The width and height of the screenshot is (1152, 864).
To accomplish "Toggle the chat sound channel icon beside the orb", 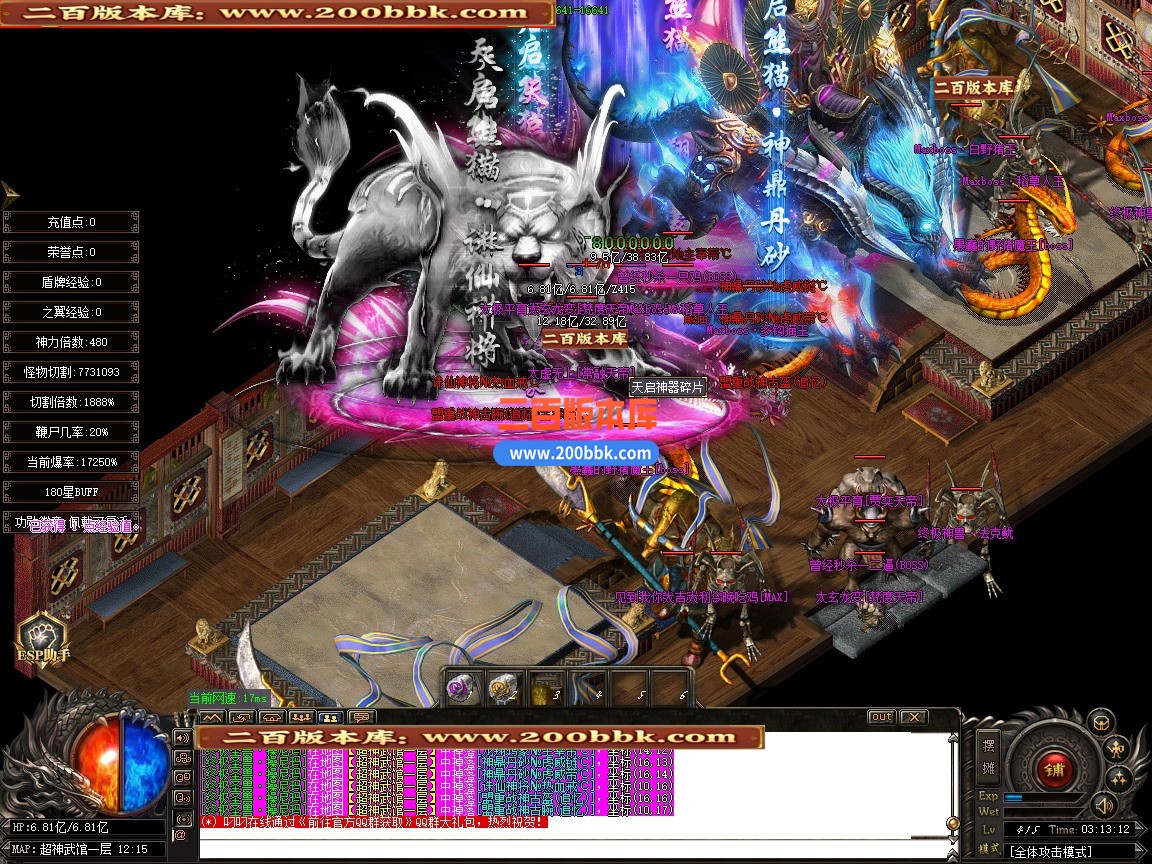I will [183, 738].
